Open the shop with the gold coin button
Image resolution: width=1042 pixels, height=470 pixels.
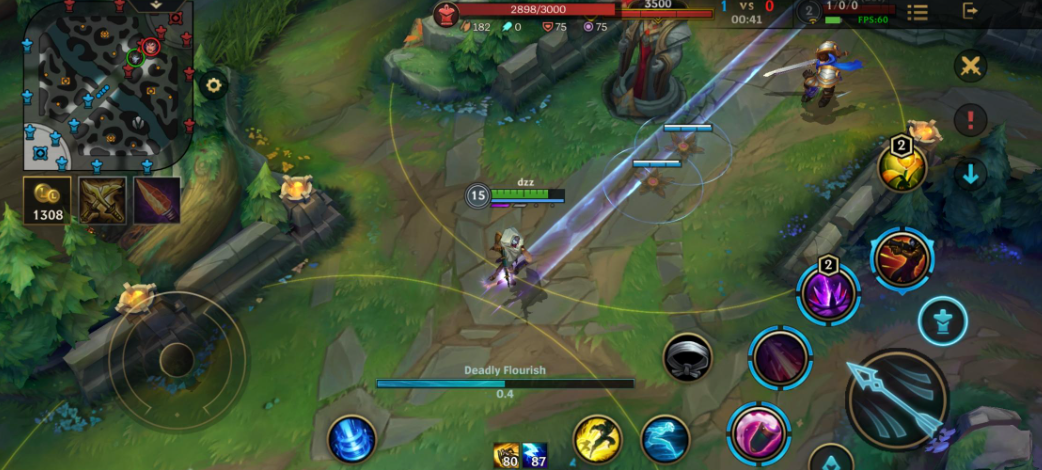pos(48,200)
